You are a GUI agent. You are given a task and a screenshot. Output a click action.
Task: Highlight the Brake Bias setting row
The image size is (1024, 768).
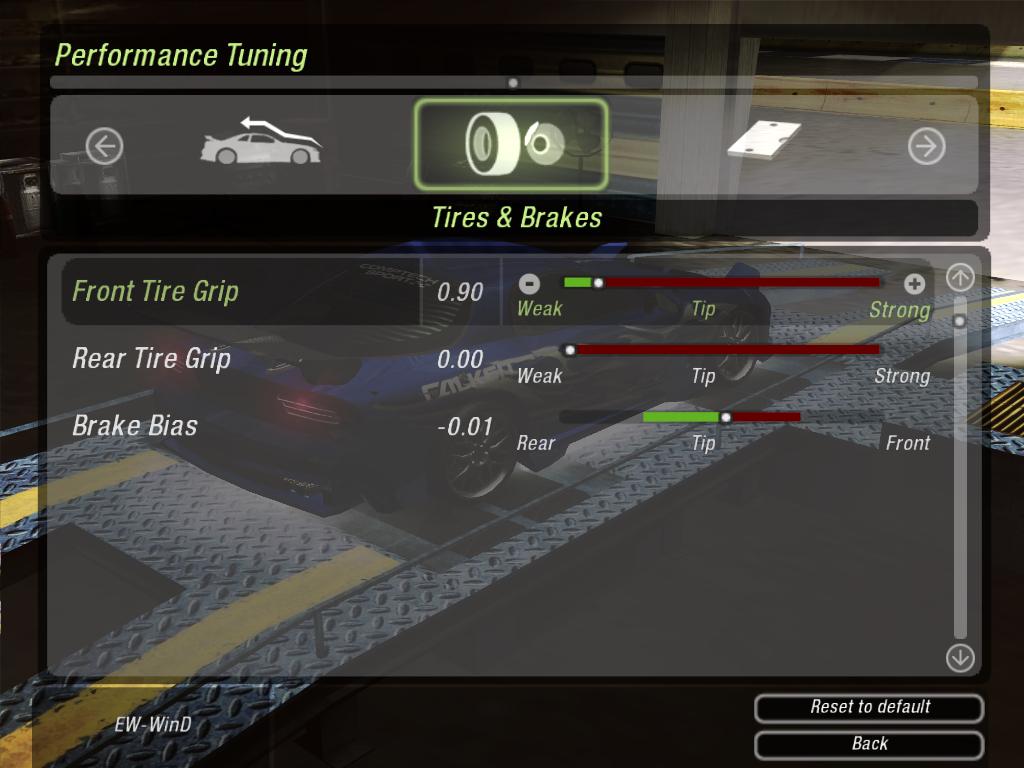[135, 426]
